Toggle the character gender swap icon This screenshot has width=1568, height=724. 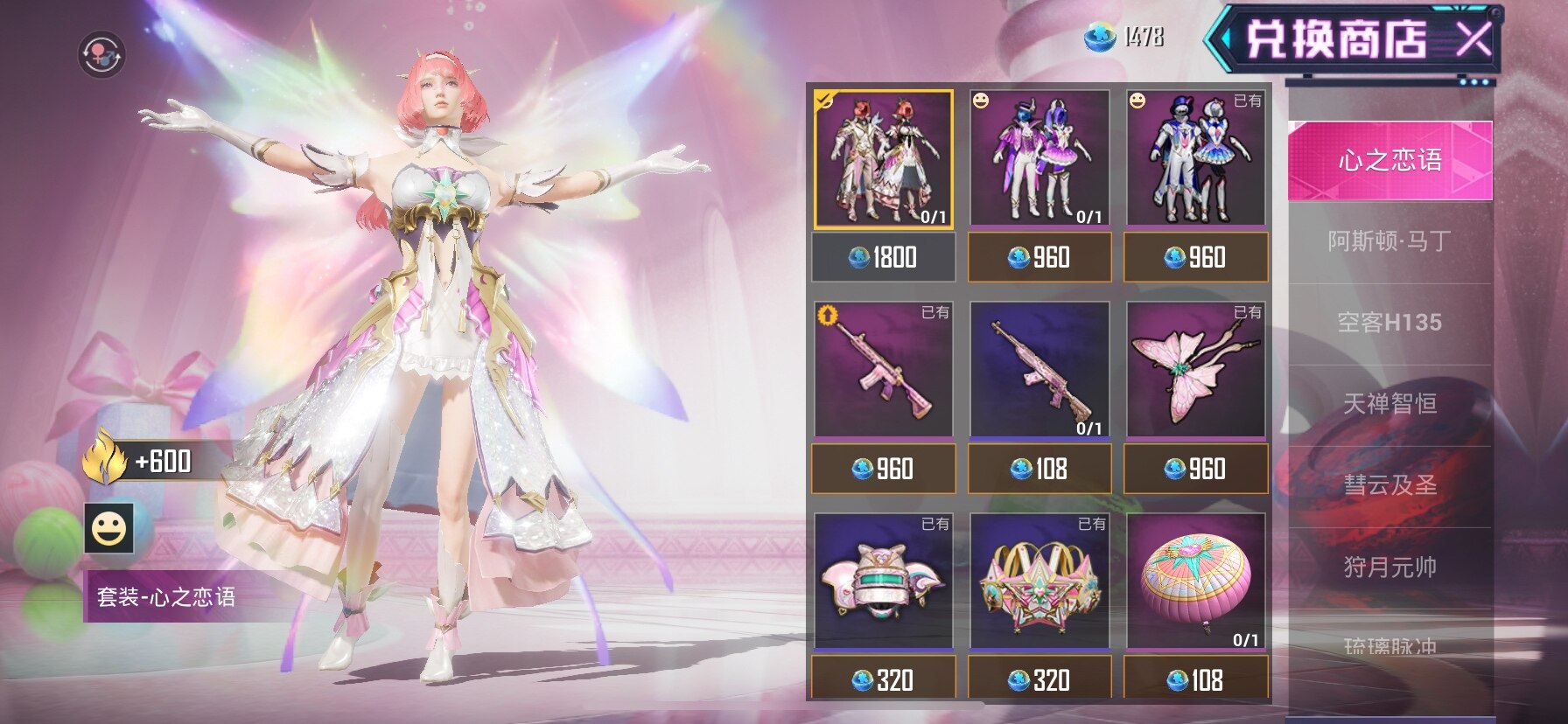pos(101,54)
